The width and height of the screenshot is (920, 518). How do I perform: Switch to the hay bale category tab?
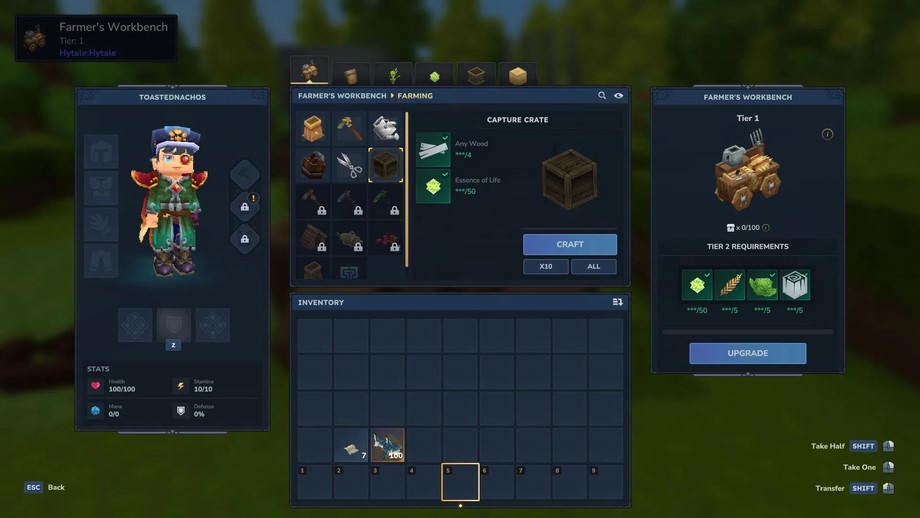(517, 76)
